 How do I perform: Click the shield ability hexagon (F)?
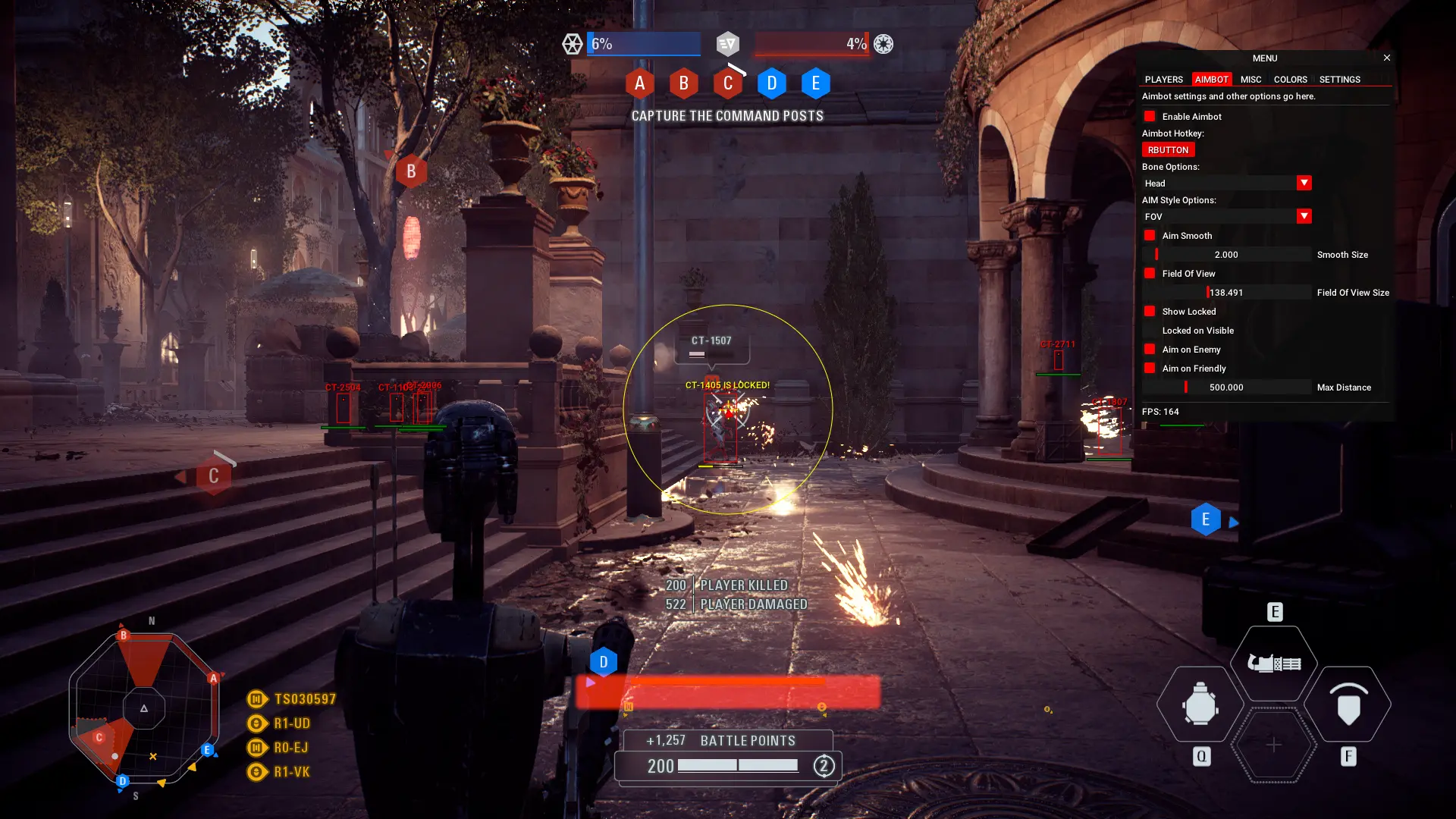[1349, 705]
